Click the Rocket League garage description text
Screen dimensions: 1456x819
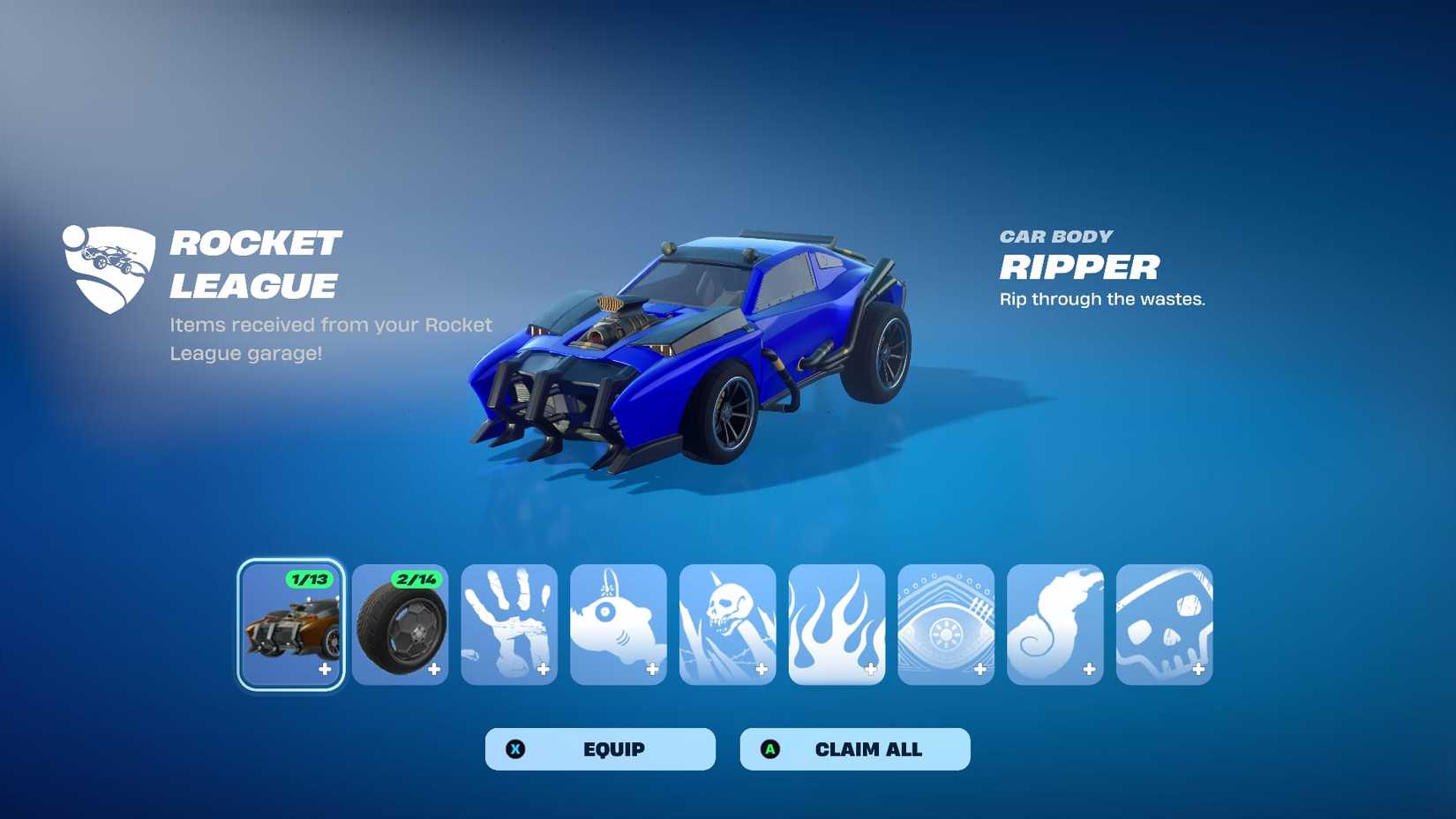point(330,338)
